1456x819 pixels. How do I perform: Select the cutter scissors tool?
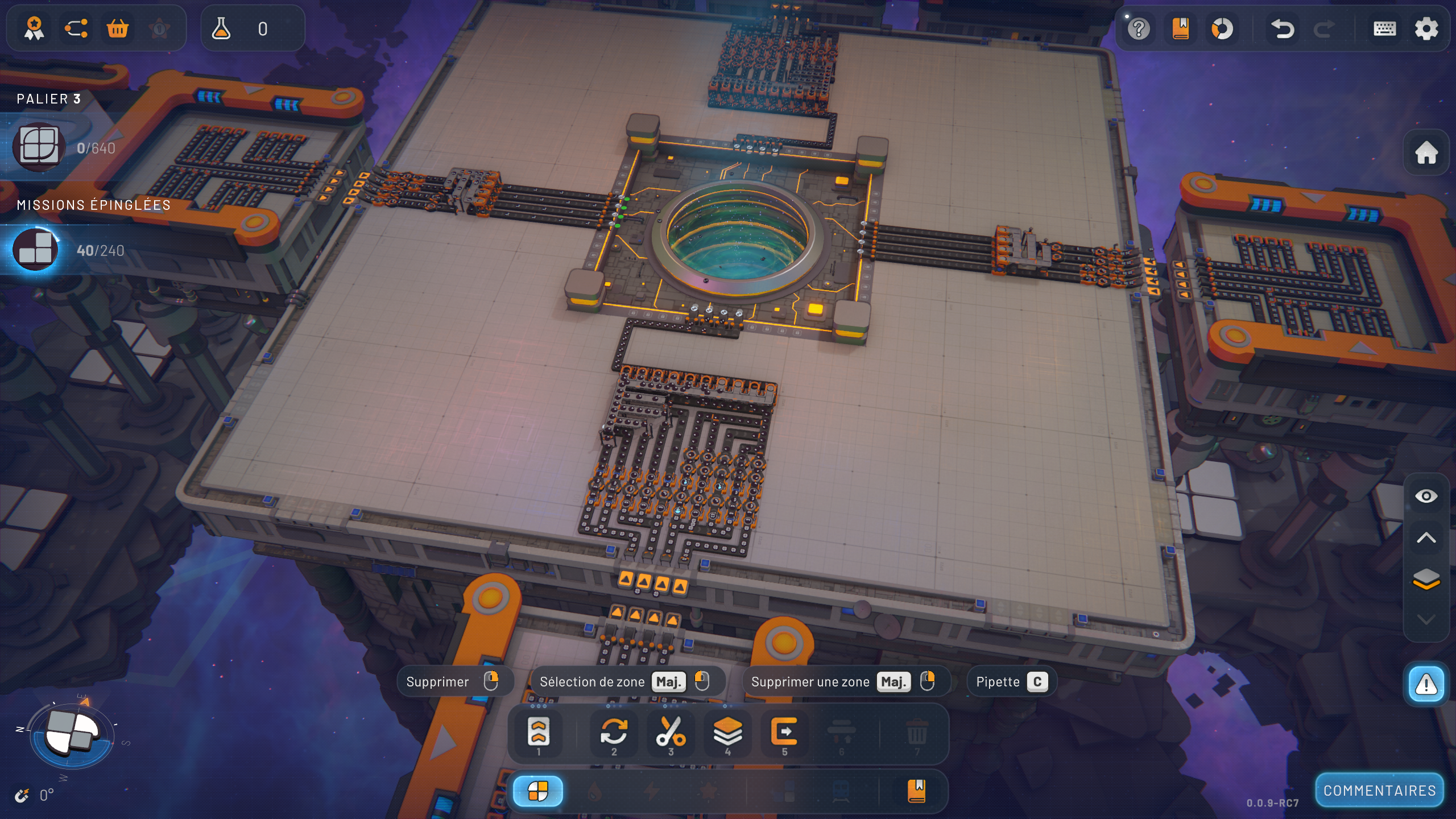click(x=671, y=732)
